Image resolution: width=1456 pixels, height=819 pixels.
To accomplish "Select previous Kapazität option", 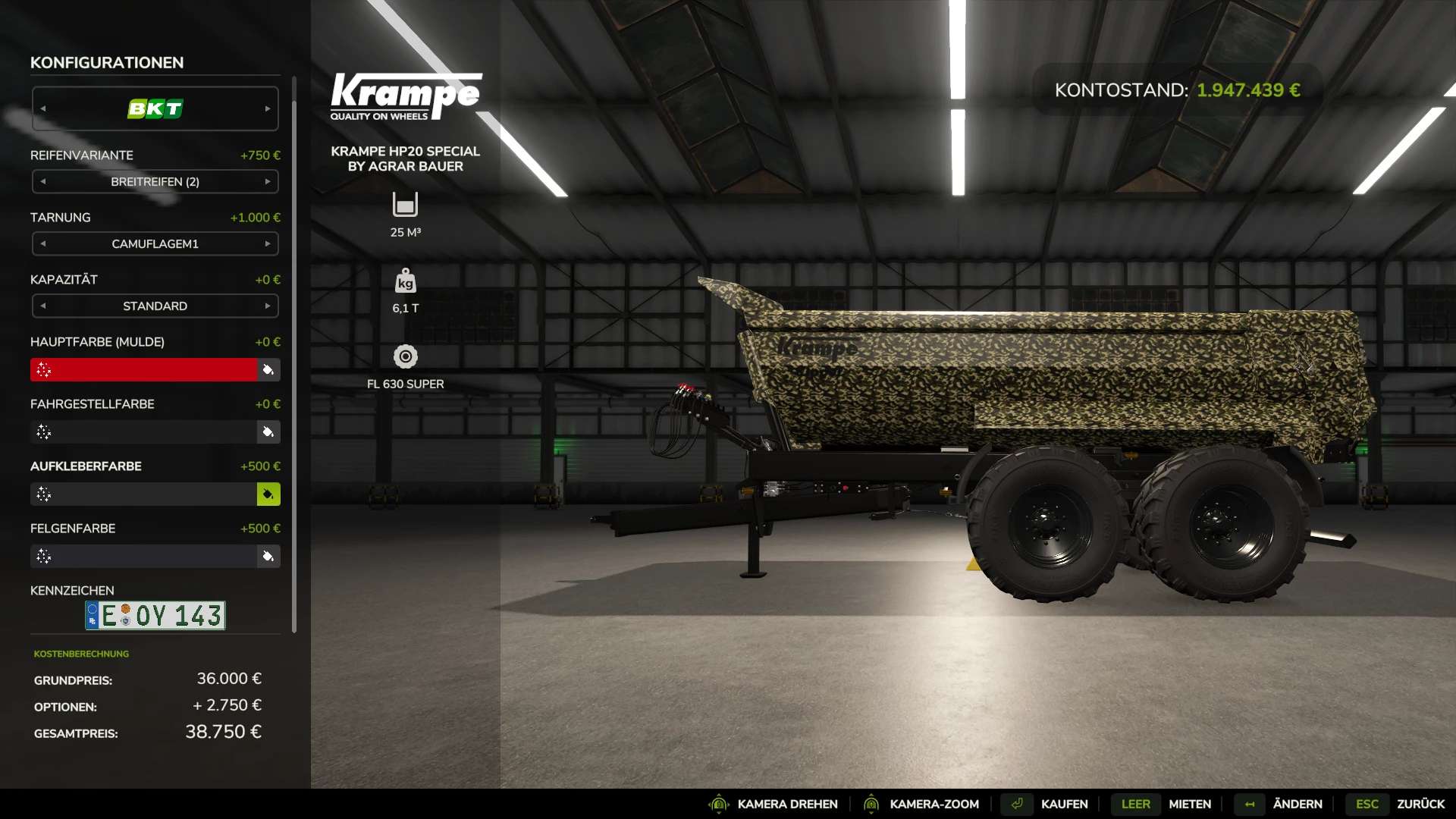I will 43,306.
